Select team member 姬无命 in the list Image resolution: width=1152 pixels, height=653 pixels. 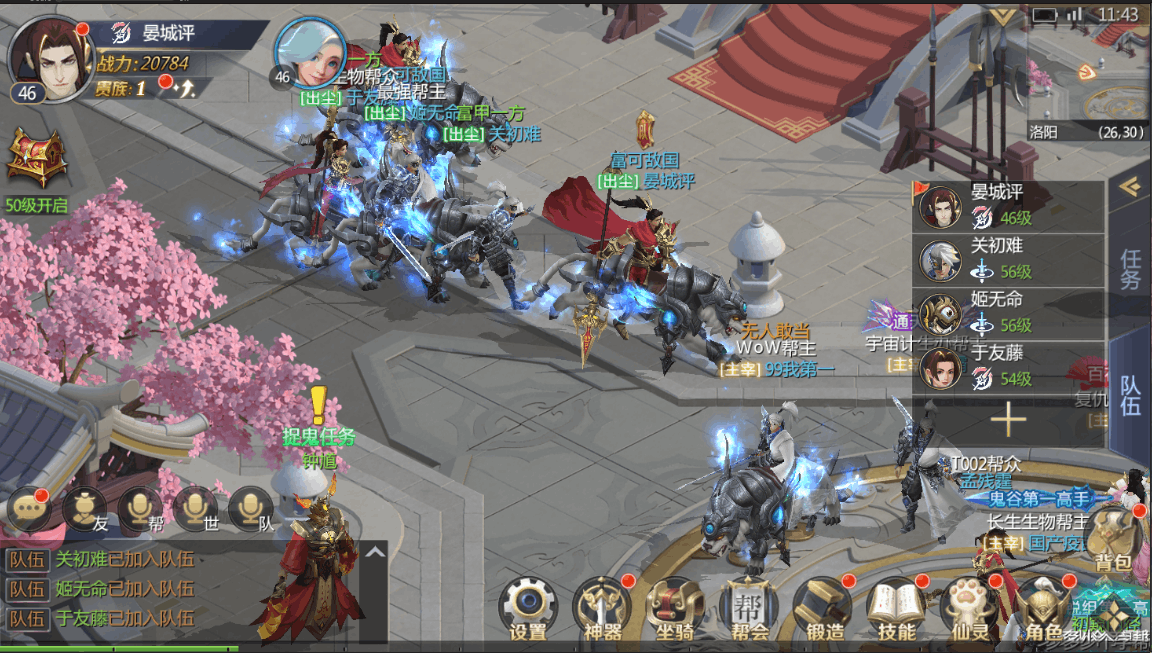tap(1008, 314)
